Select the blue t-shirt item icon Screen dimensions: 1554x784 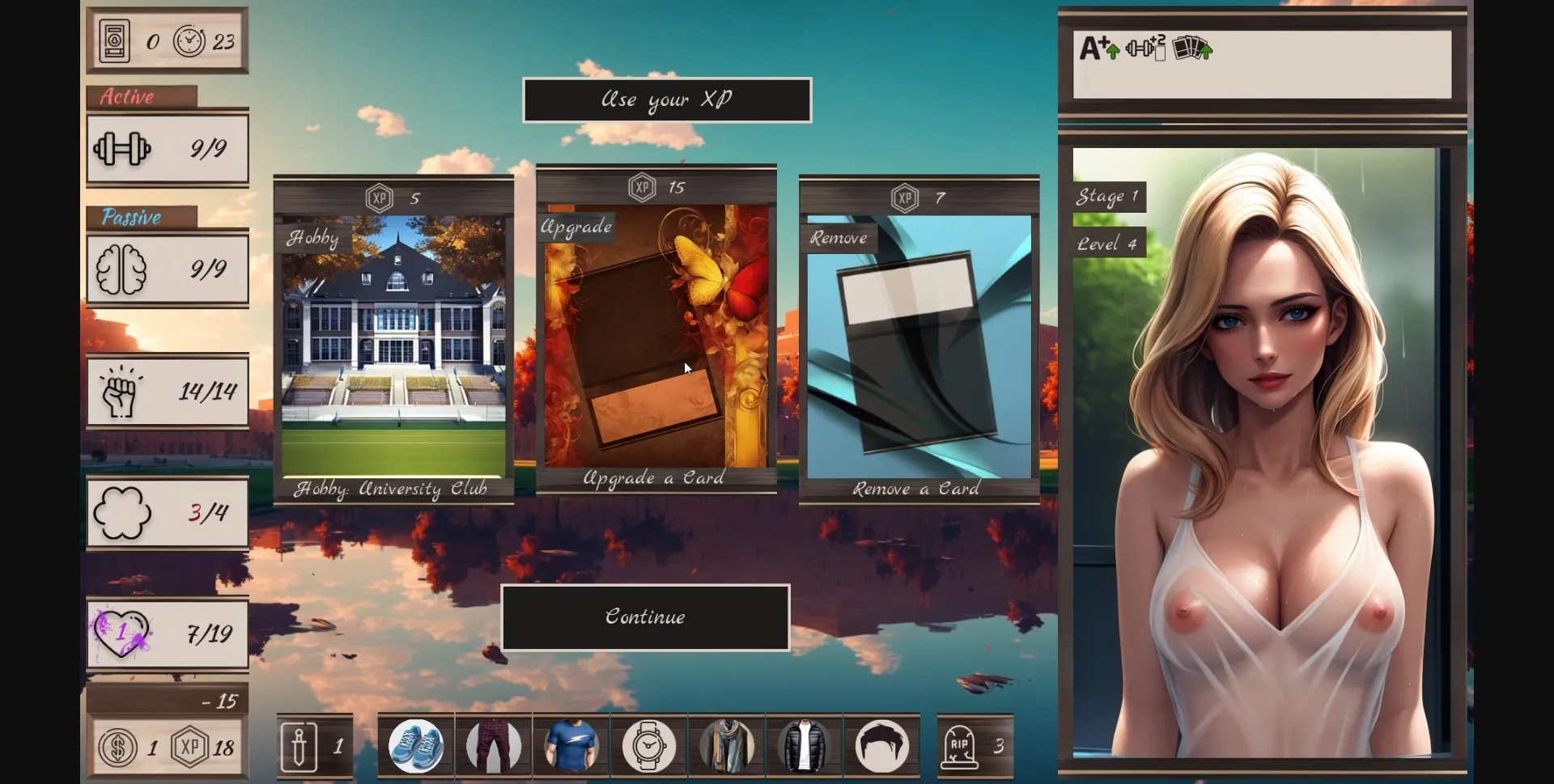(x=571, y=745)
